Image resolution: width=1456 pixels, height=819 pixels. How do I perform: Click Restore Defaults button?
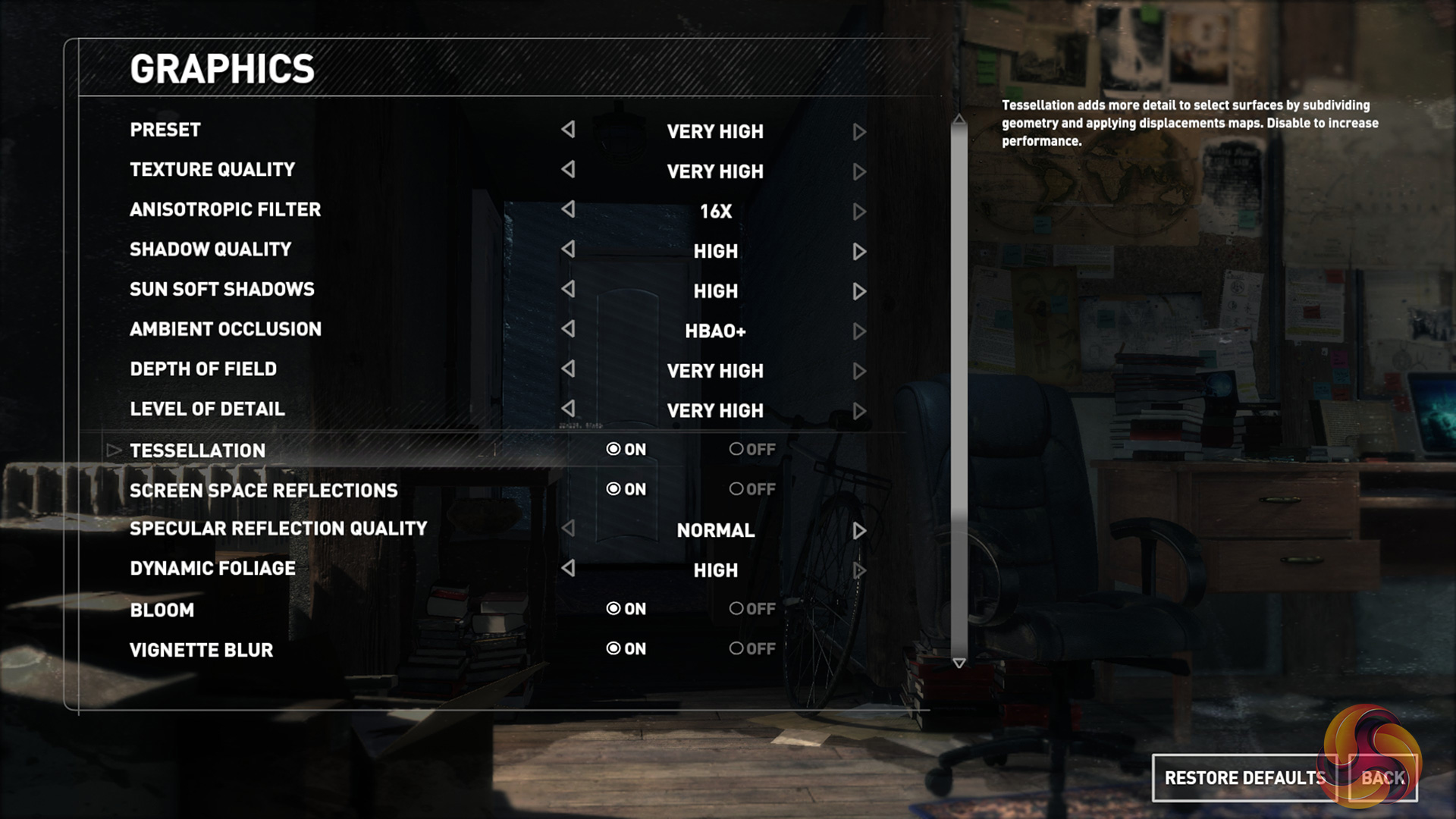[x=1244, y=778]
